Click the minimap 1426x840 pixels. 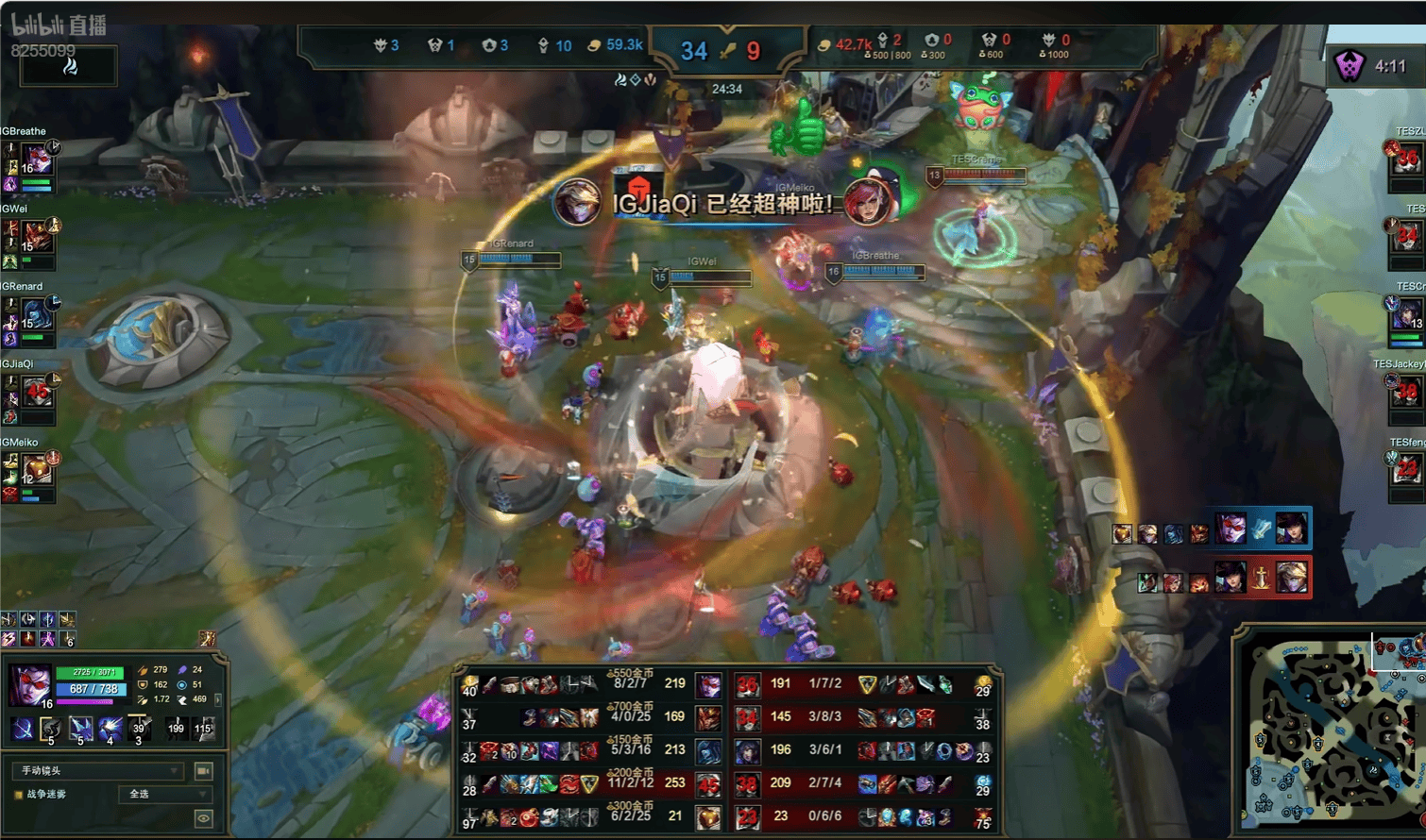click(1332, 732)
